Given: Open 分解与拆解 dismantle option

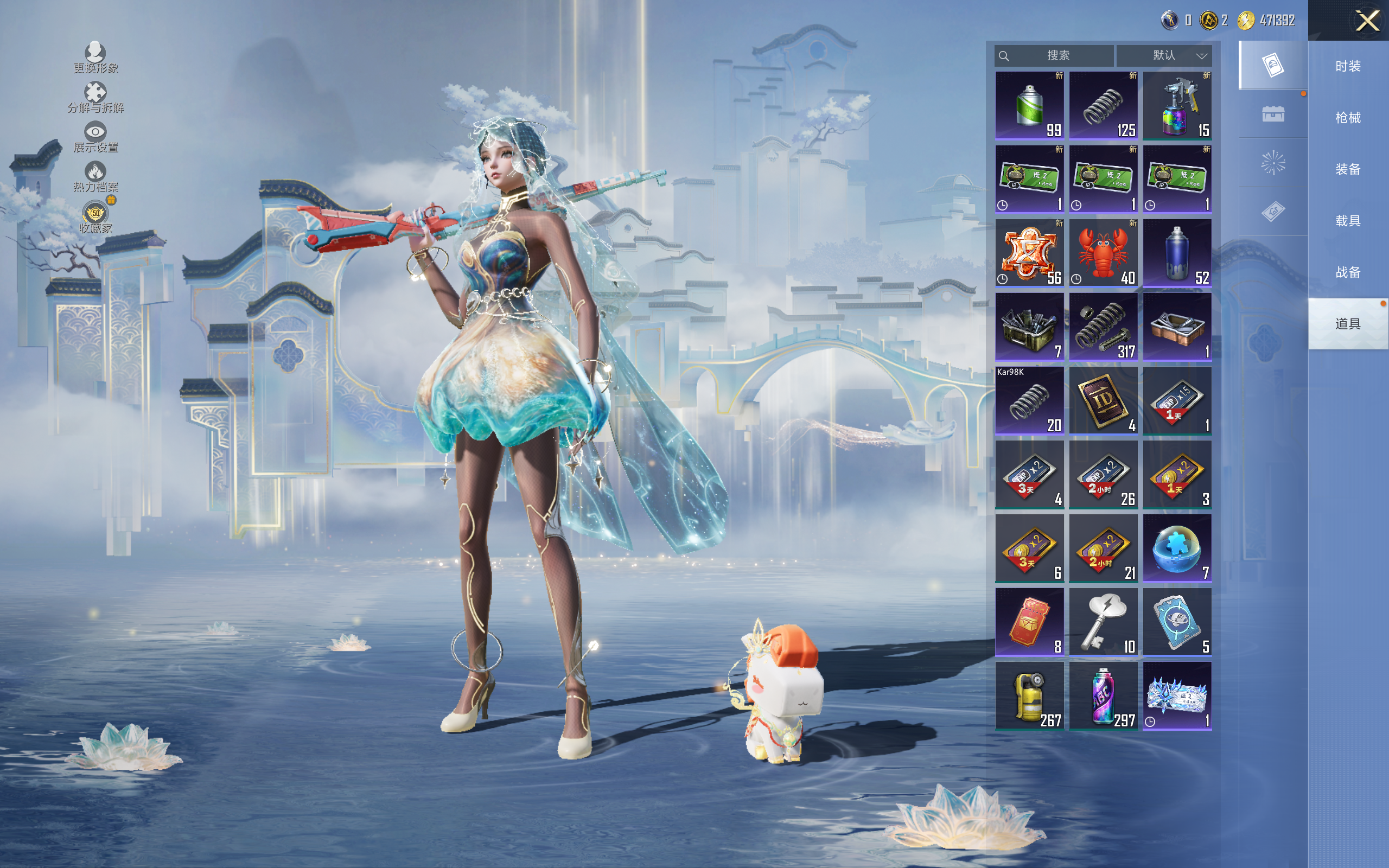Looking at the screenshot, I should [95, 97].
